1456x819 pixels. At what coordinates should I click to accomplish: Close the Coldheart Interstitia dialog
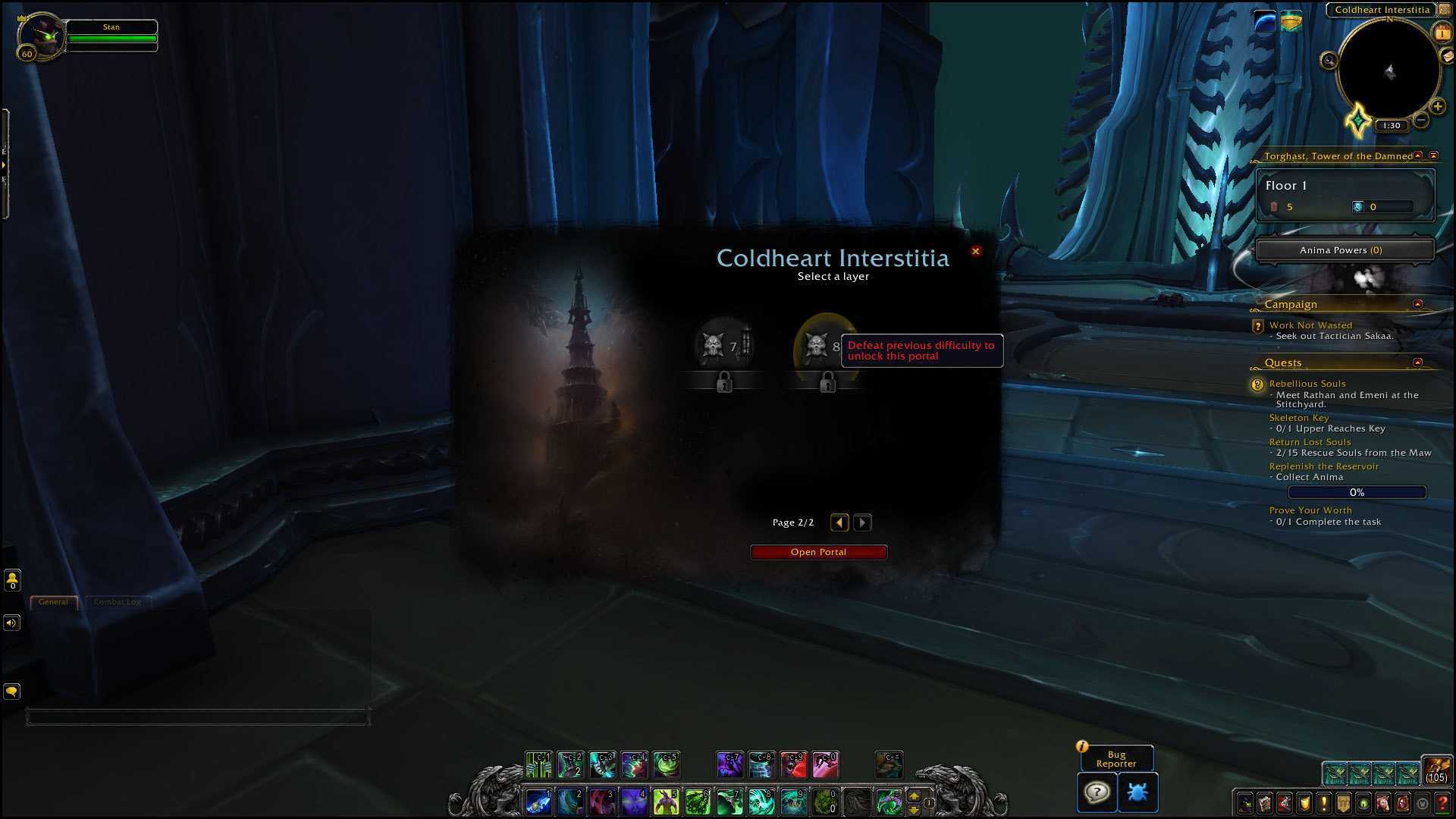coord(976,251)
